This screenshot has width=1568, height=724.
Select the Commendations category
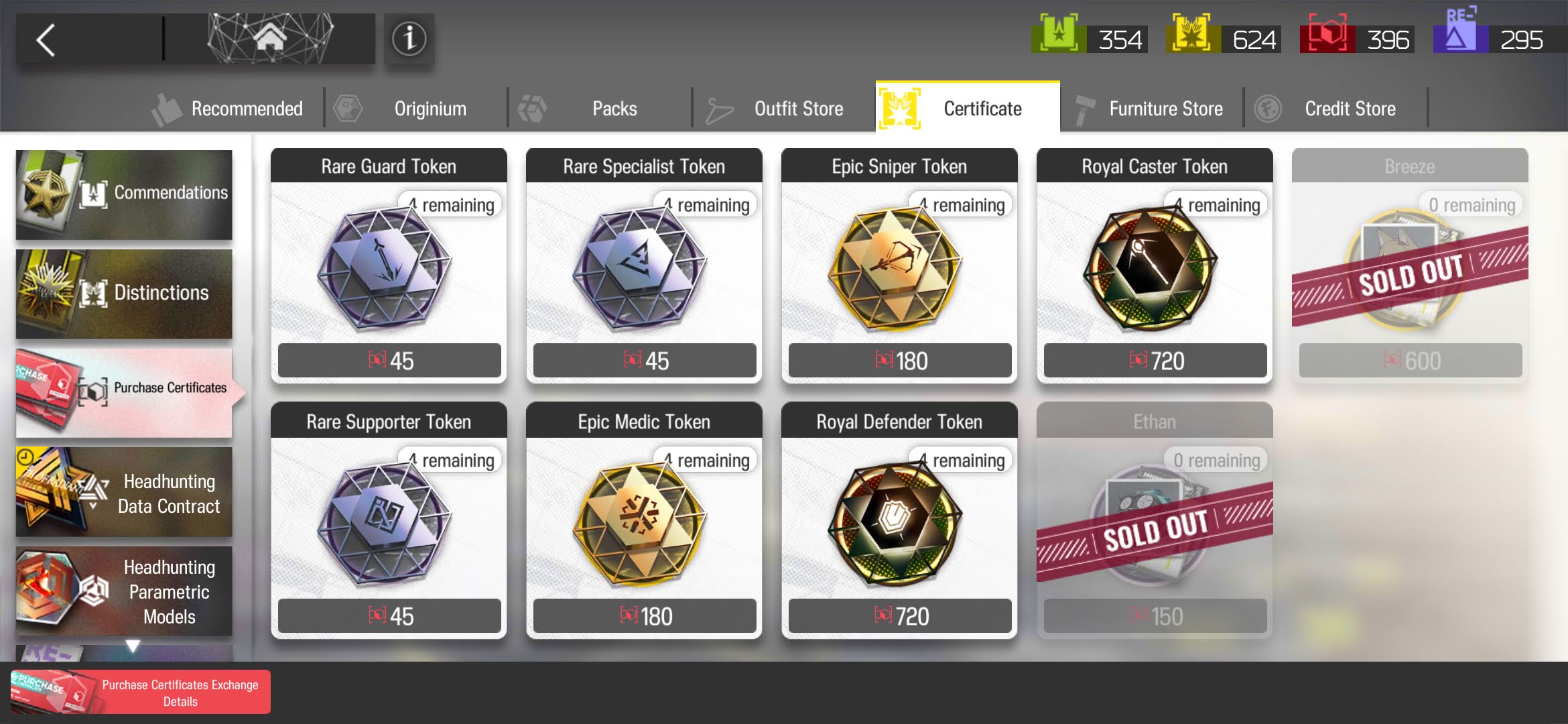click(x=124, y=194)
